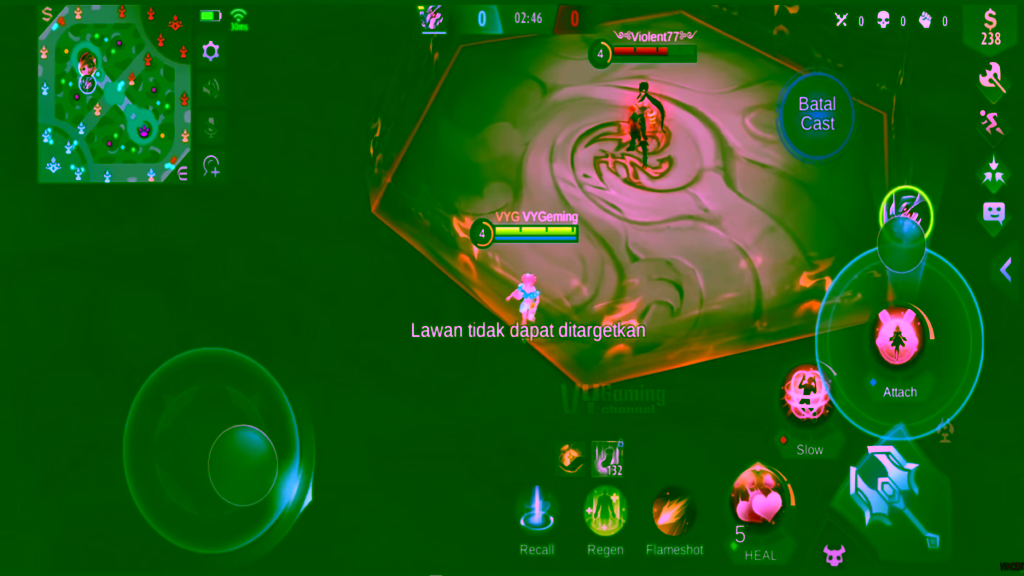Open settings via the gear icon
This screenshot has width=1024, height=576.
pos(211,52)
